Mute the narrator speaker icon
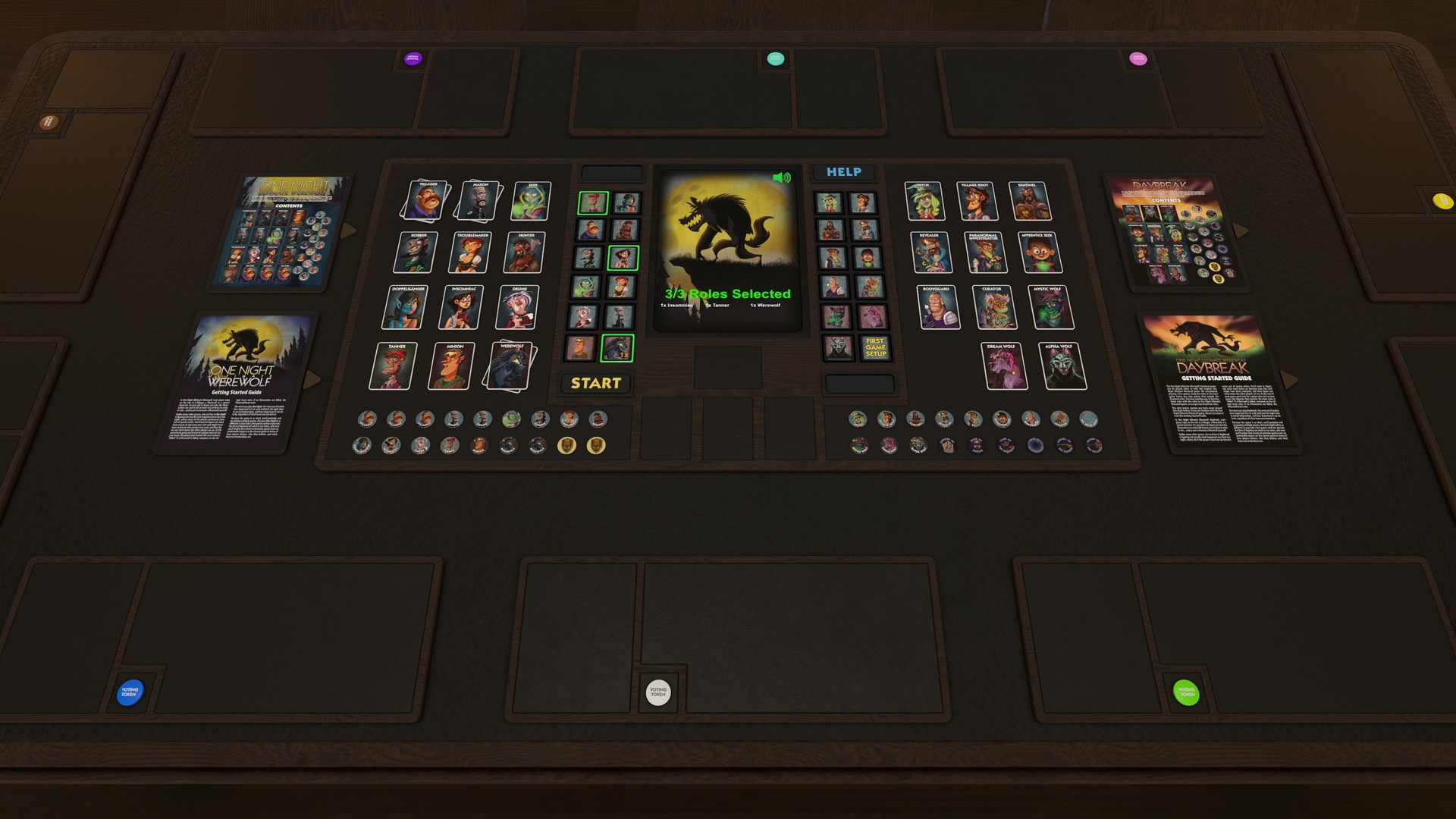 click(x=782, y=177)
